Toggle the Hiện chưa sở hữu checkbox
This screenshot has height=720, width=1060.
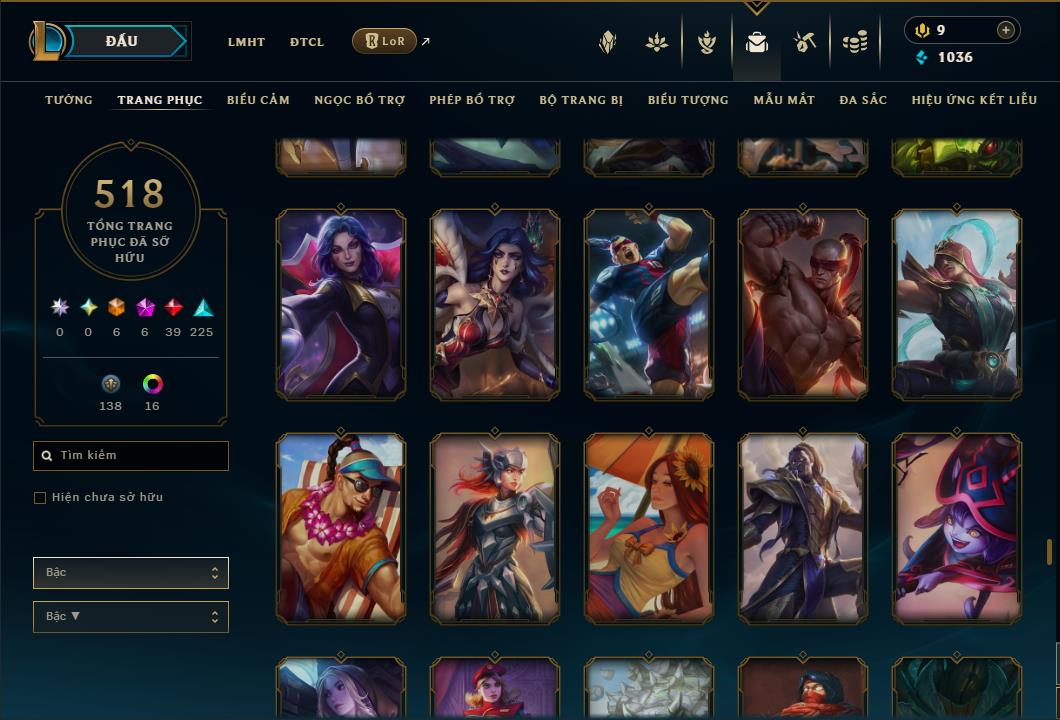40,498
